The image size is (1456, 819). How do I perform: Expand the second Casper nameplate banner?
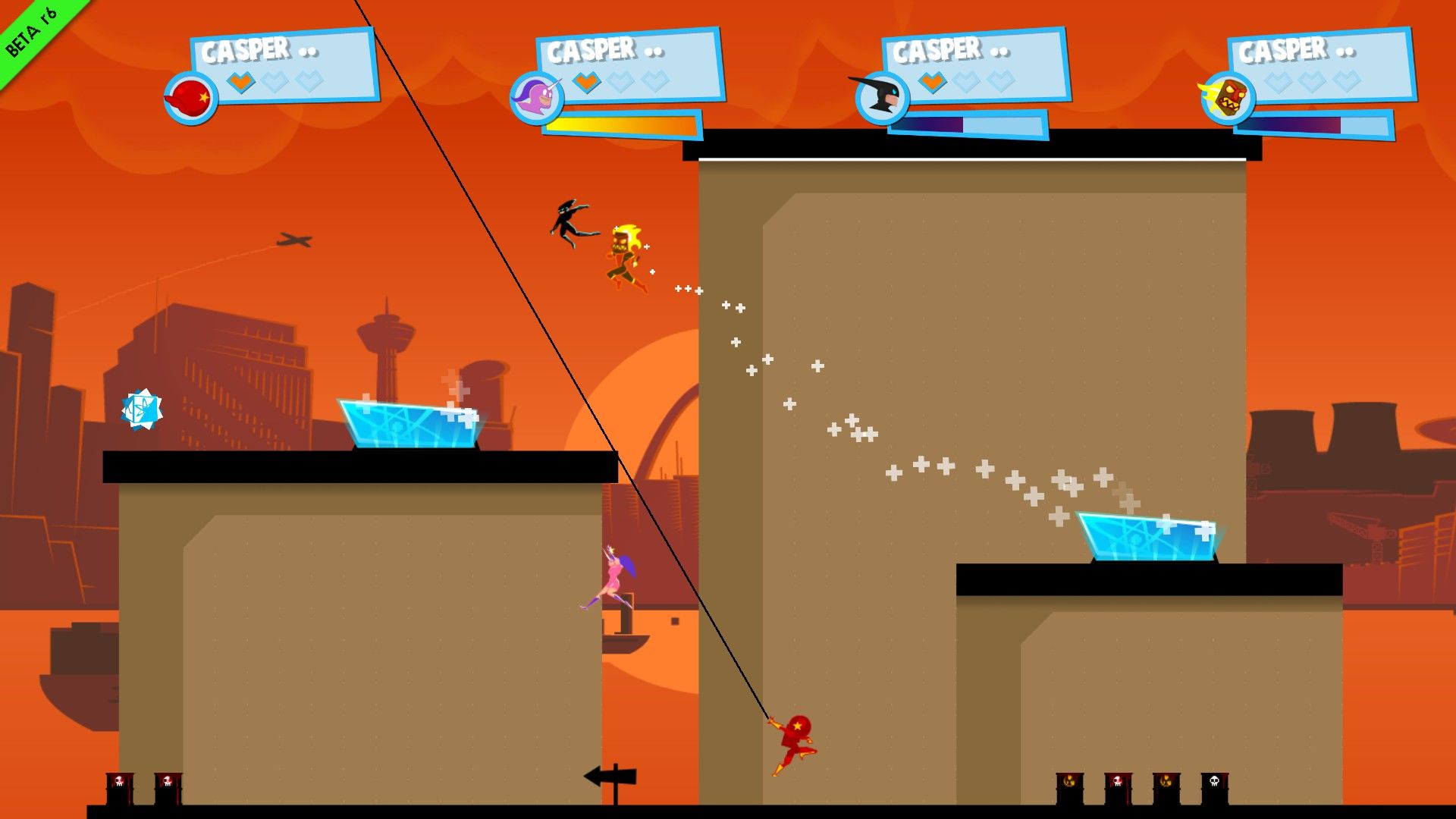(629, 64)
